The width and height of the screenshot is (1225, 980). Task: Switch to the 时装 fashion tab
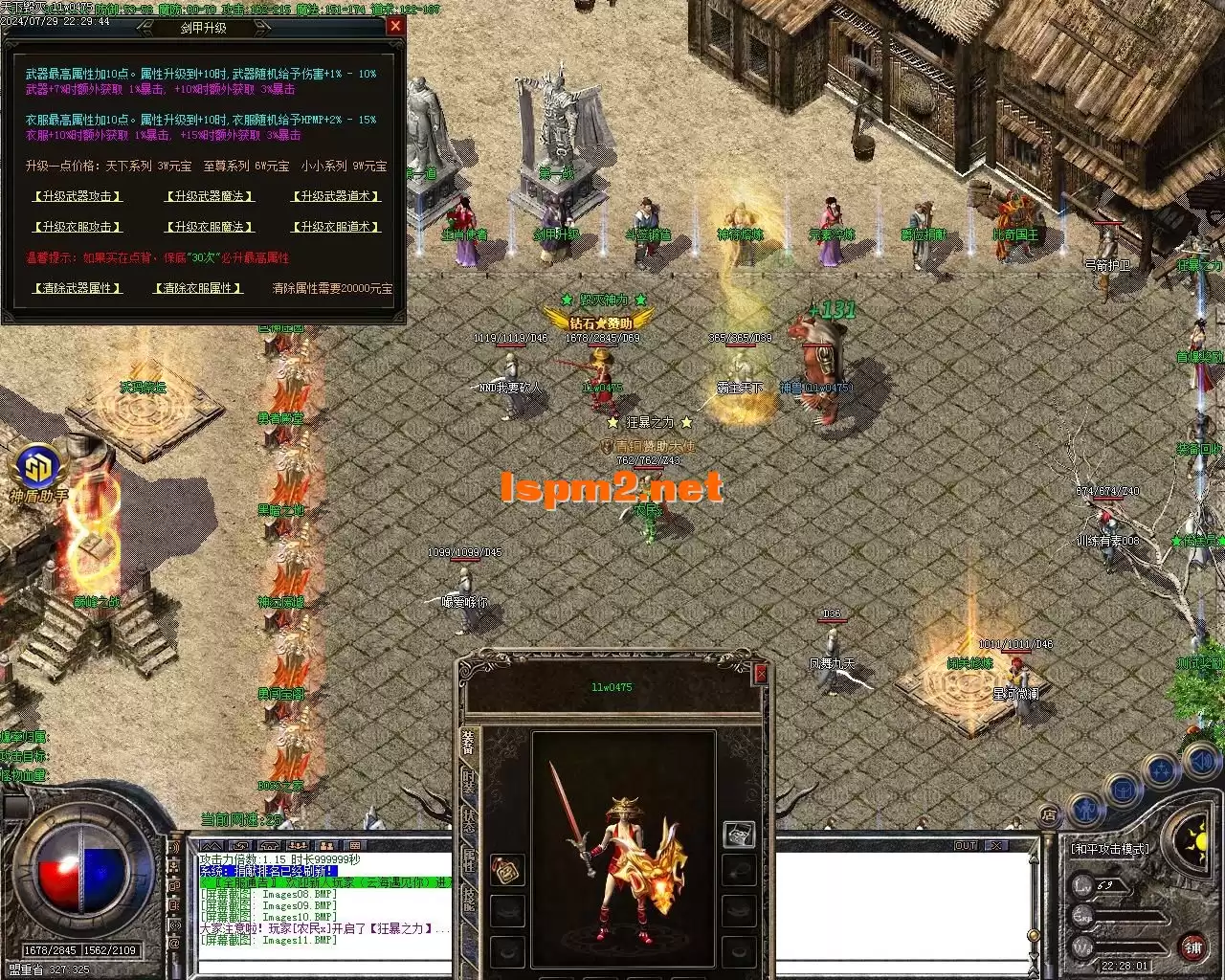(468, 782)
